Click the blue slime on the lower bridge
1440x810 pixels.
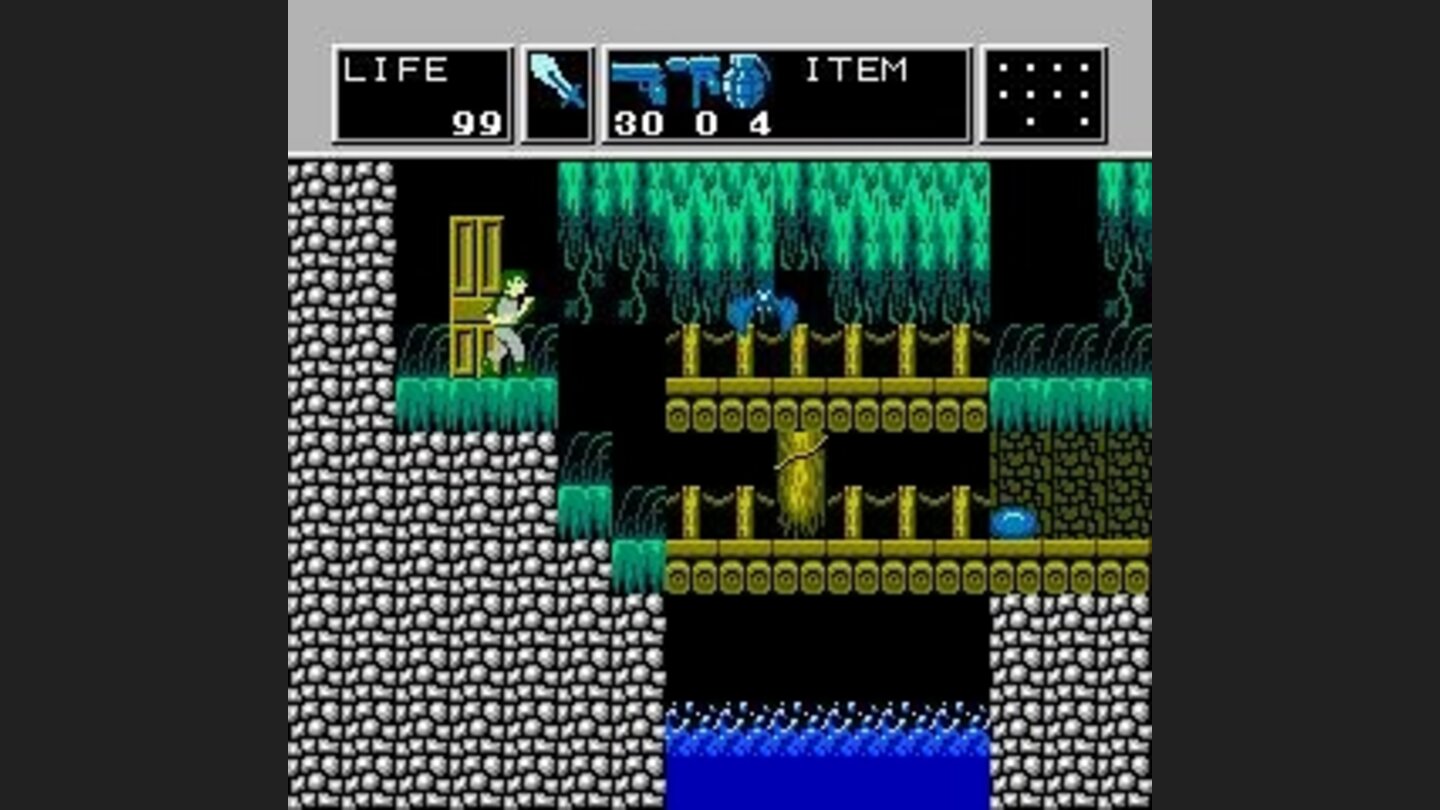click(1013, 521)
